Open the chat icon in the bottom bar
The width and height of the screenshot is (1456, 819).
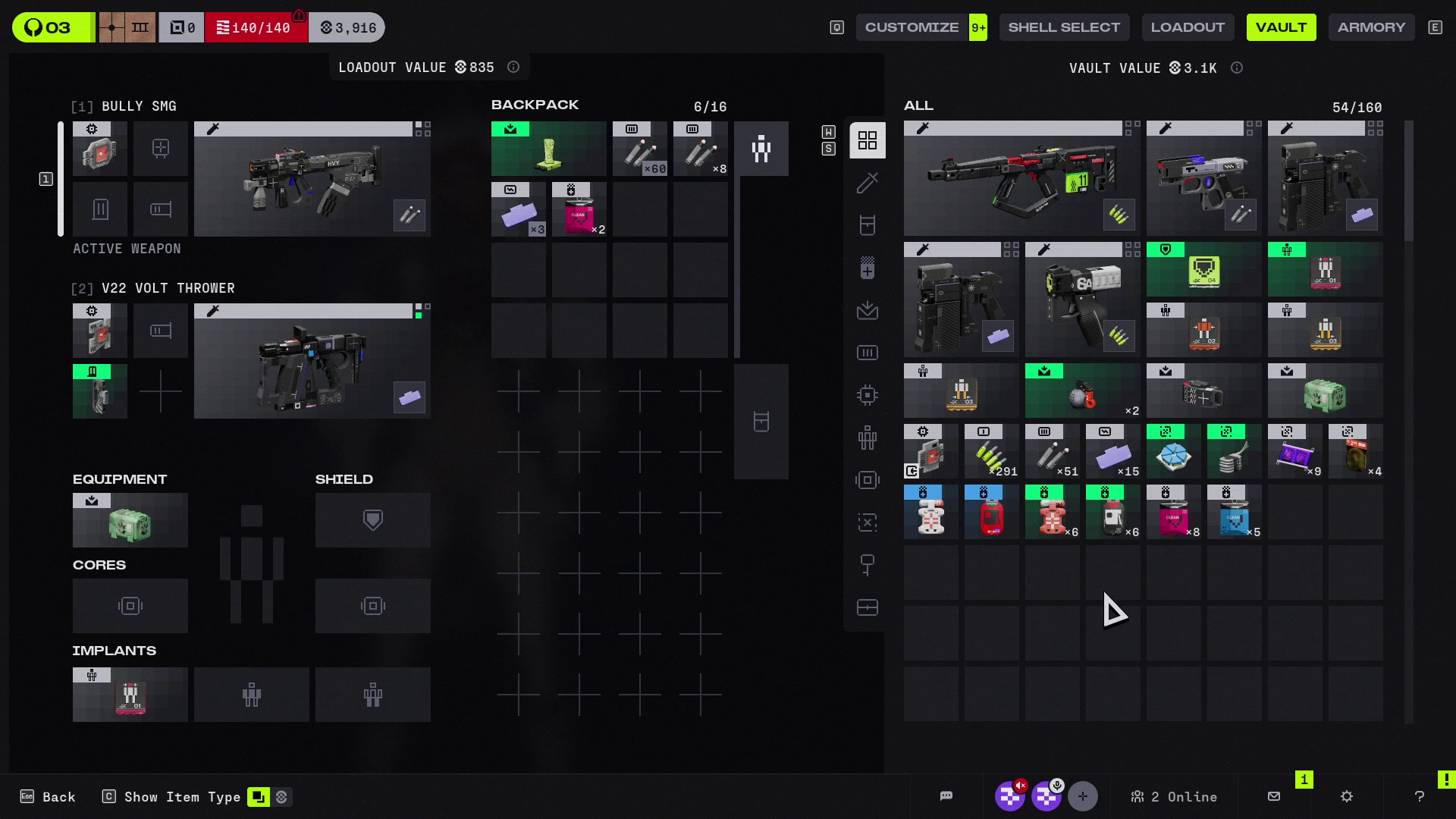946,796
